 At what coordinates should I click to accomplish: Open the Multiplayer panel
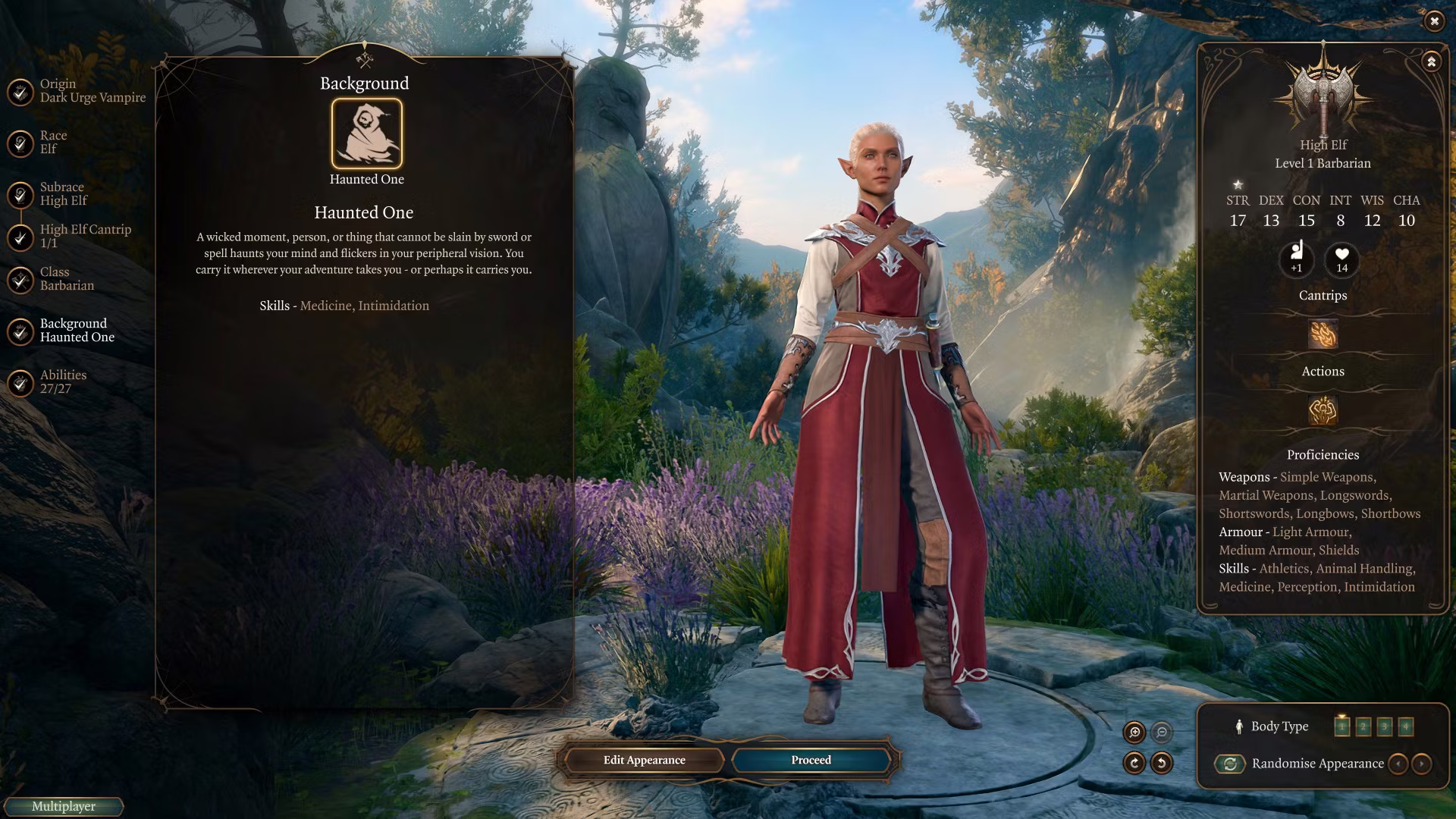[x=64, y=807]
